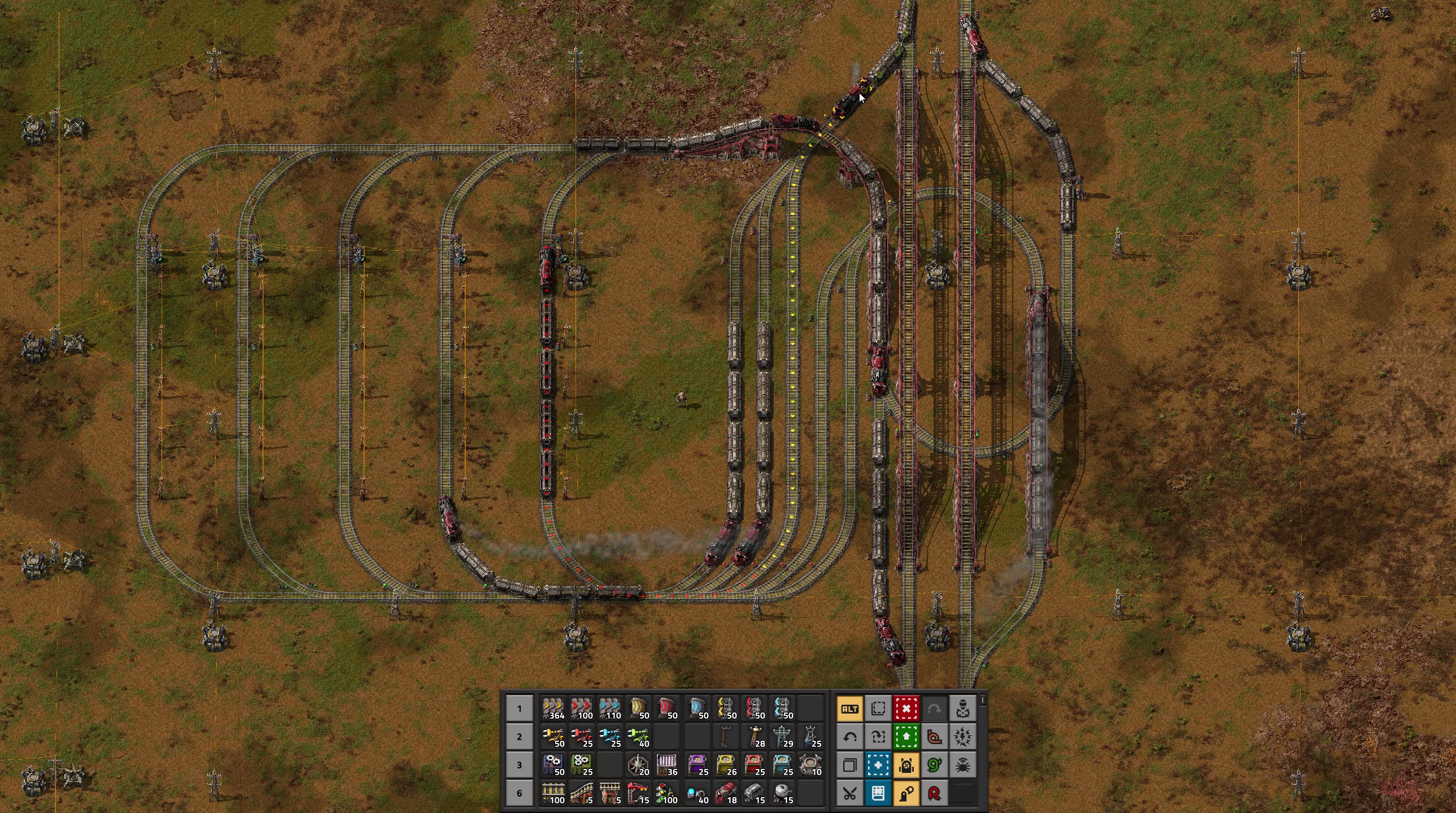Activate the scissors cut tool

tap(849, 793)
